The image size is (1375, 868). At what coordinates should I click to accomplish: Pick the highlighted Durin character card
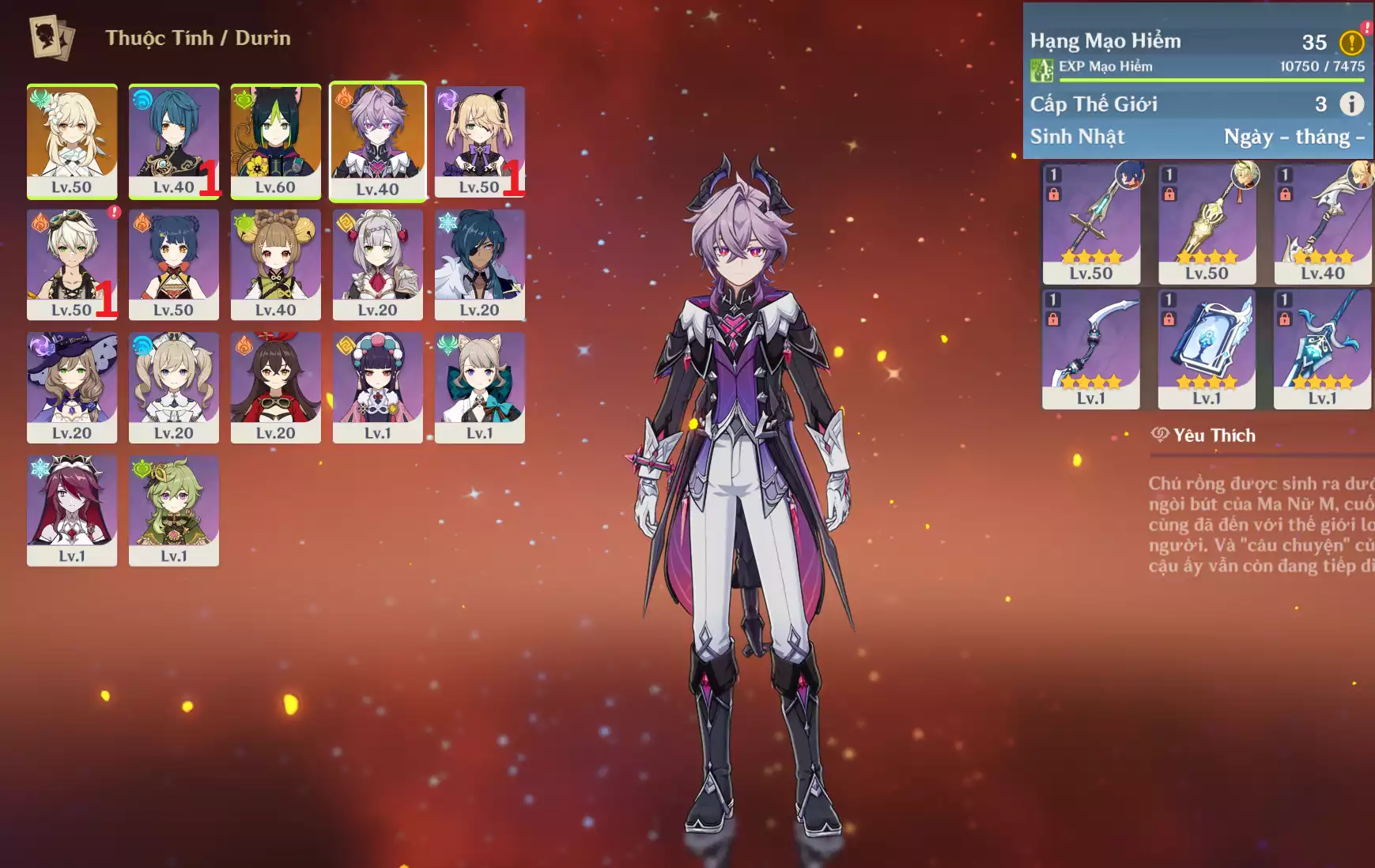point(378,141)
